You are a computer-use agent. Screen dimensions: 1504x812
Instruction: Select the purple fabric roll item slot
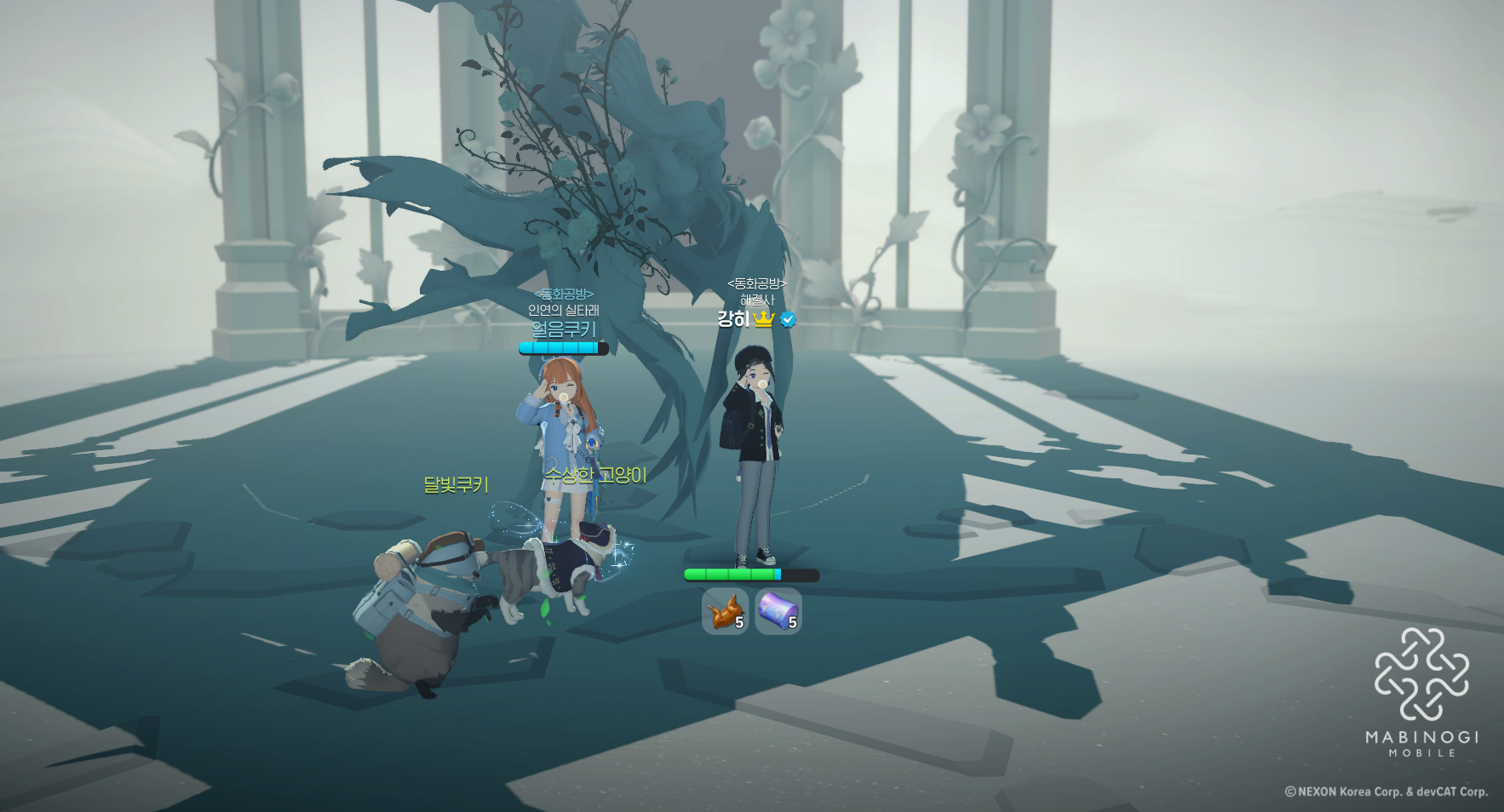click(778, 611)
